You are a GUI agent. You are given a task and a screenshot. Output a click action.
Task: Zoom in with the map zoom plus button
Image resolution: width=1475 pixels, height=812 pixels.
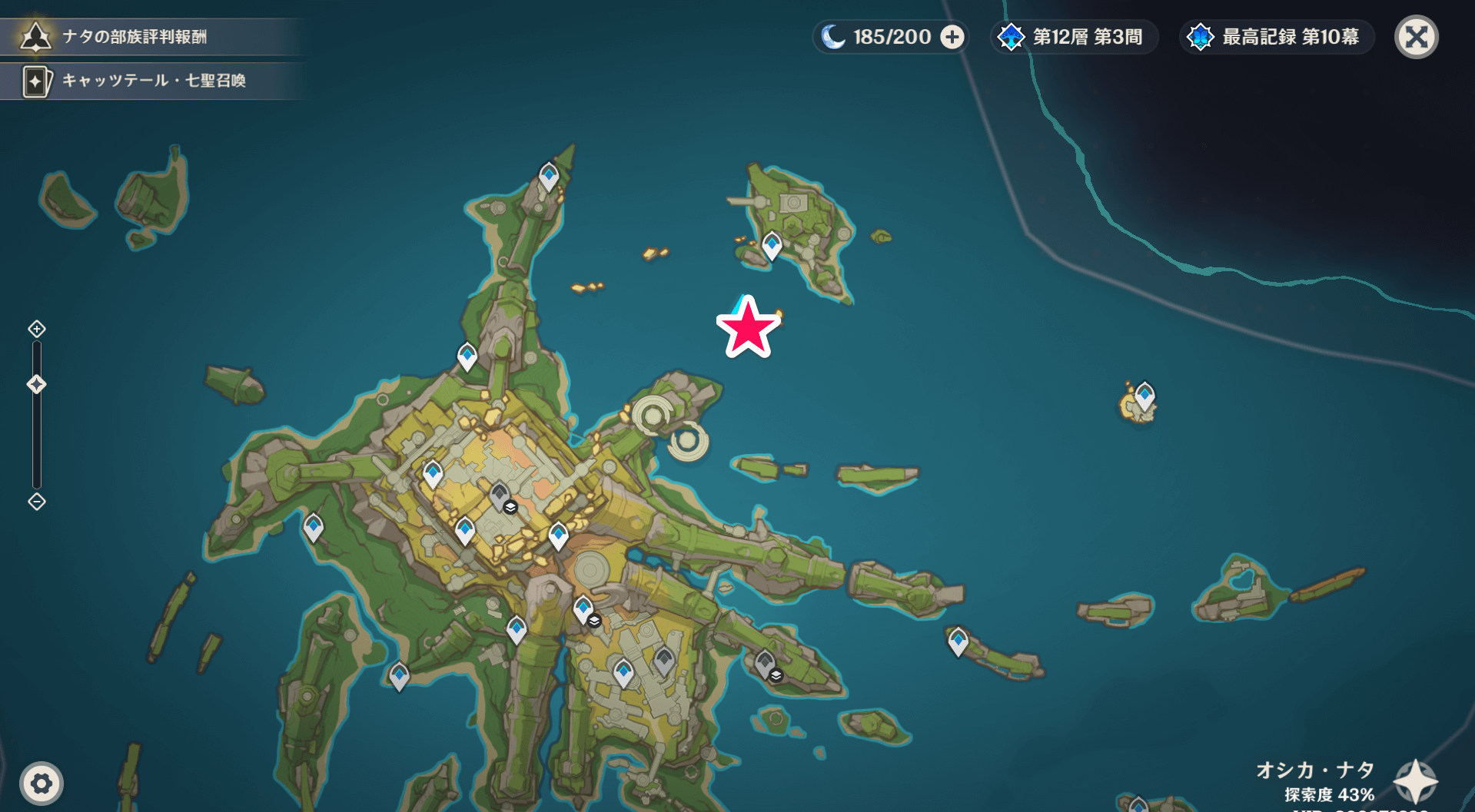click(37, 329)
